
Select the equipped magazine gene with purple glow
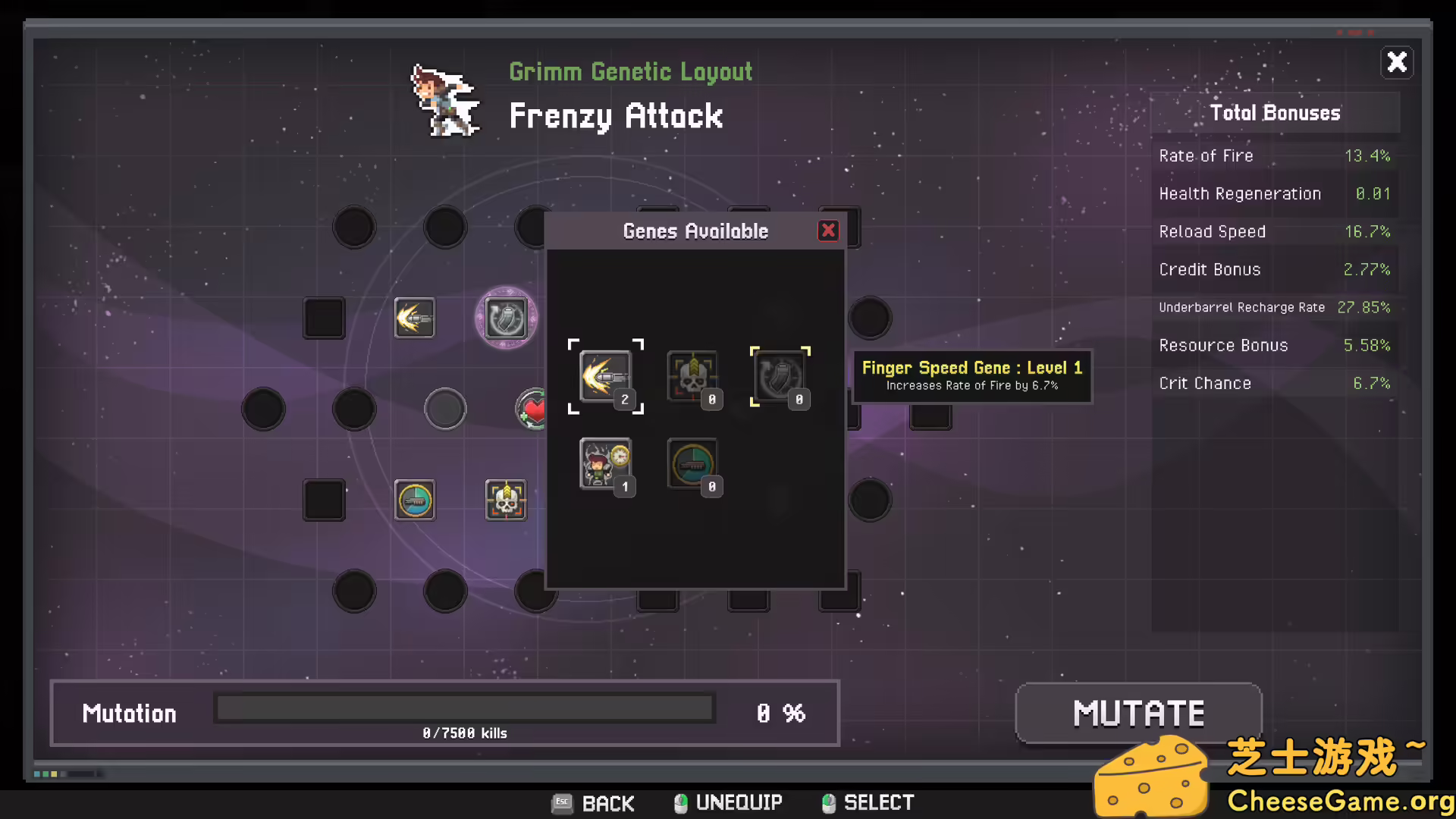[506, 318]
